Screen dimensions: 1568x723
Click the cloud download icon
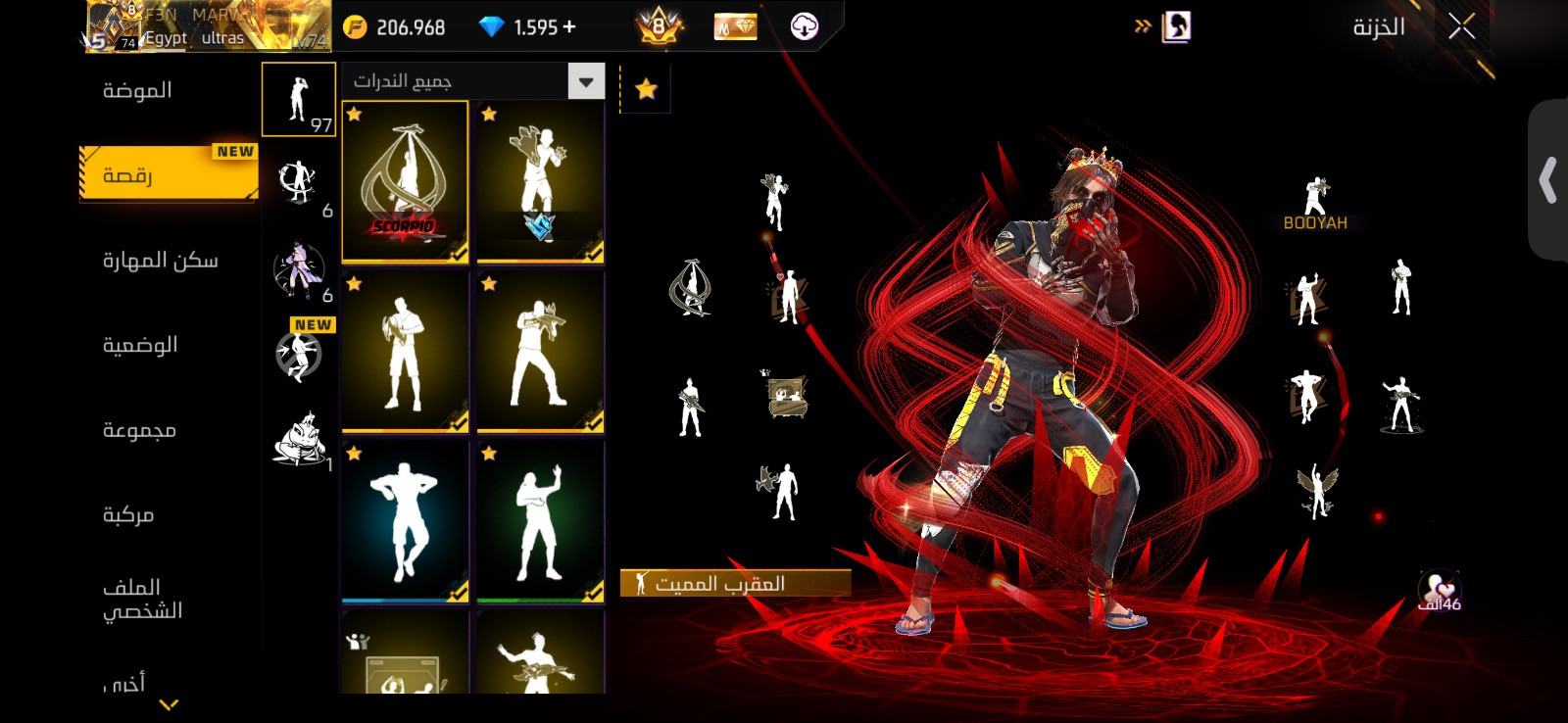pyautogui.click(x=805, y=27)
